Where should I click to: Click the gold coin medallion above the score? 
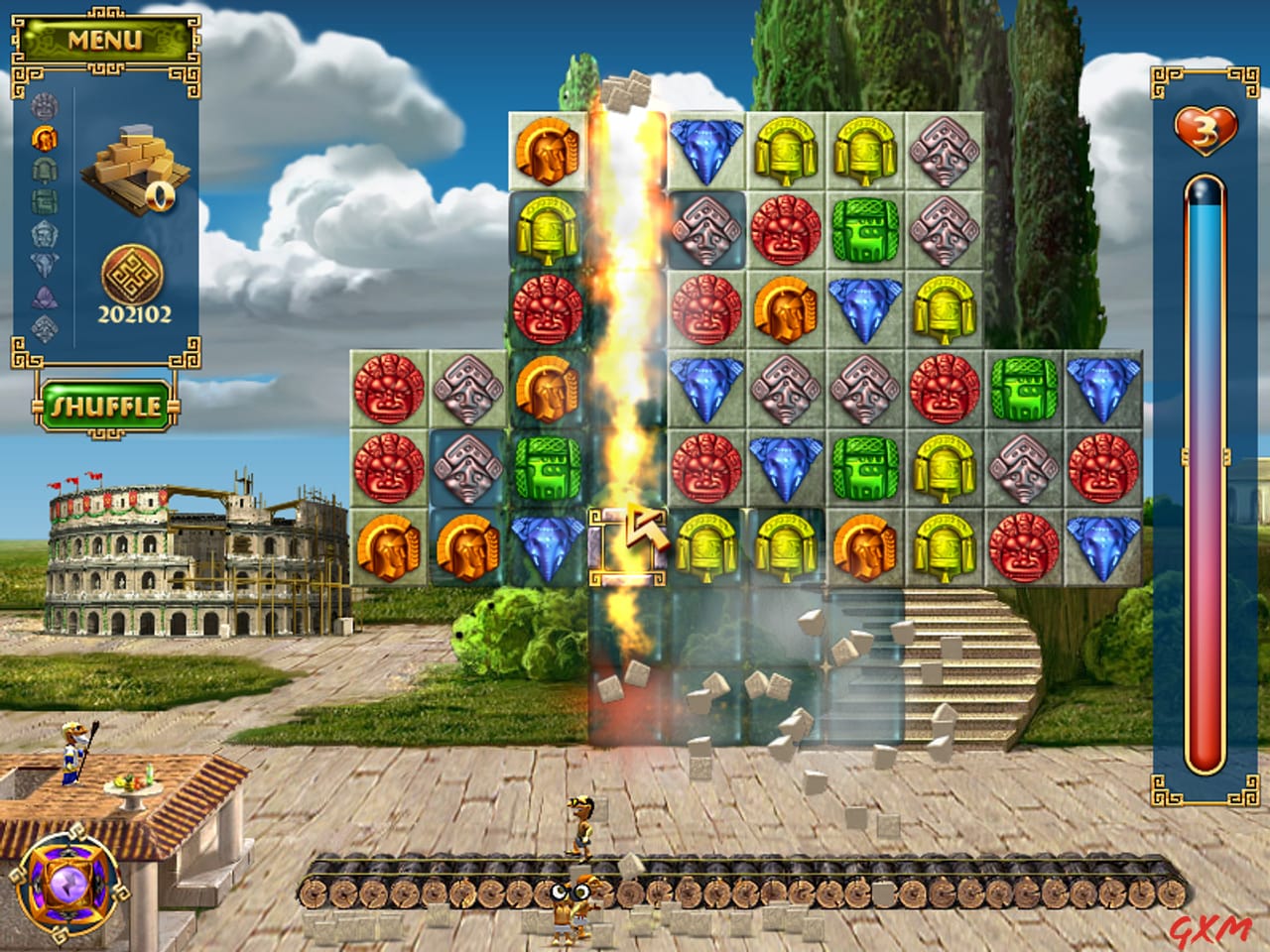coord(132,273)
